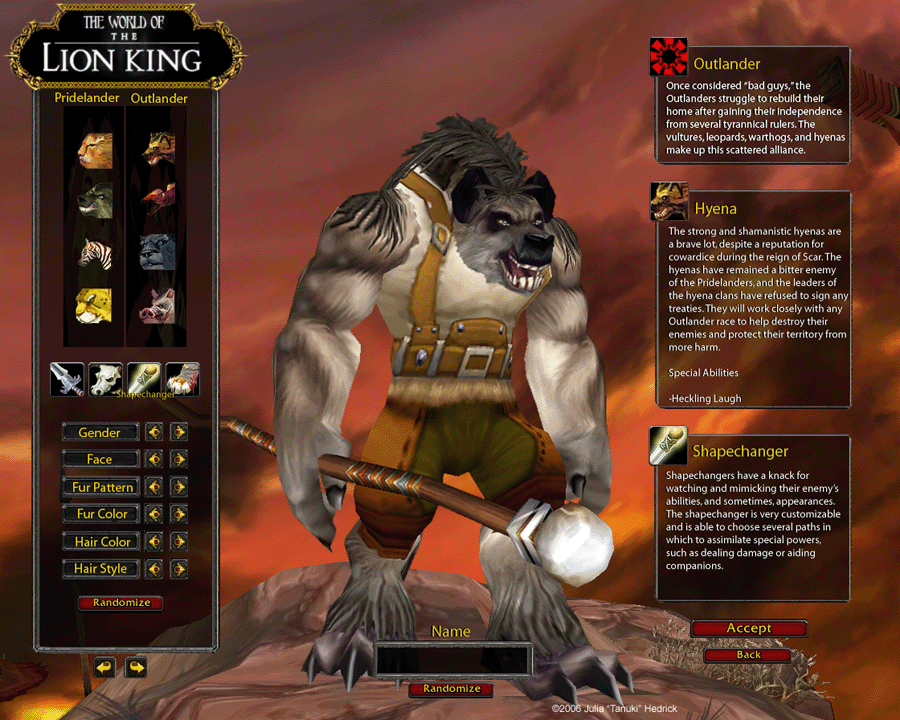Viewport: 900px width, 720px height.
Task: Select the lion race portrait
Action: pyautogui.click(x=95, y=148)
